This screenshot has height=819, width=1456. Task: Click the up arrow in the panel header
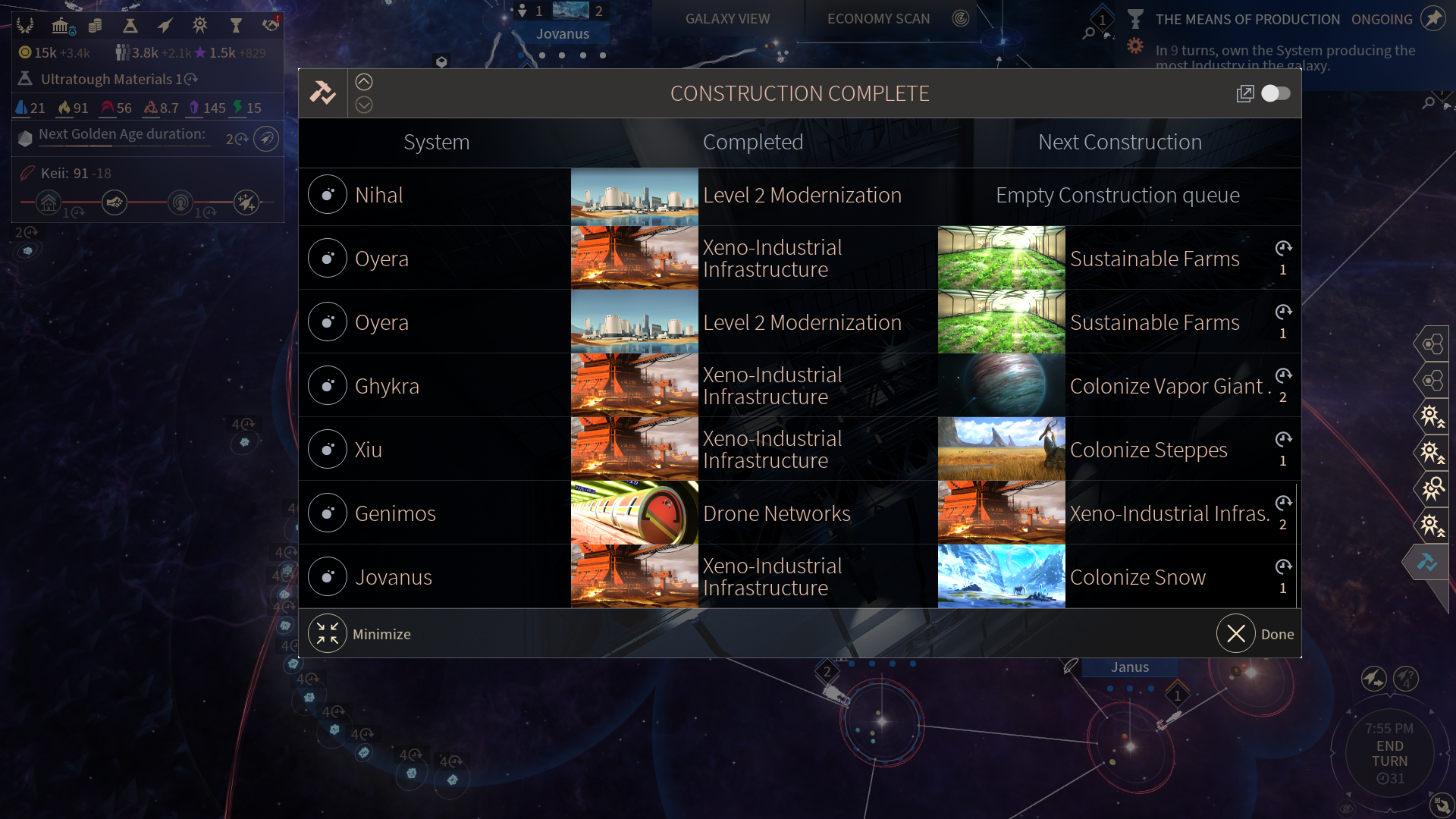click(x=364, y=82)
